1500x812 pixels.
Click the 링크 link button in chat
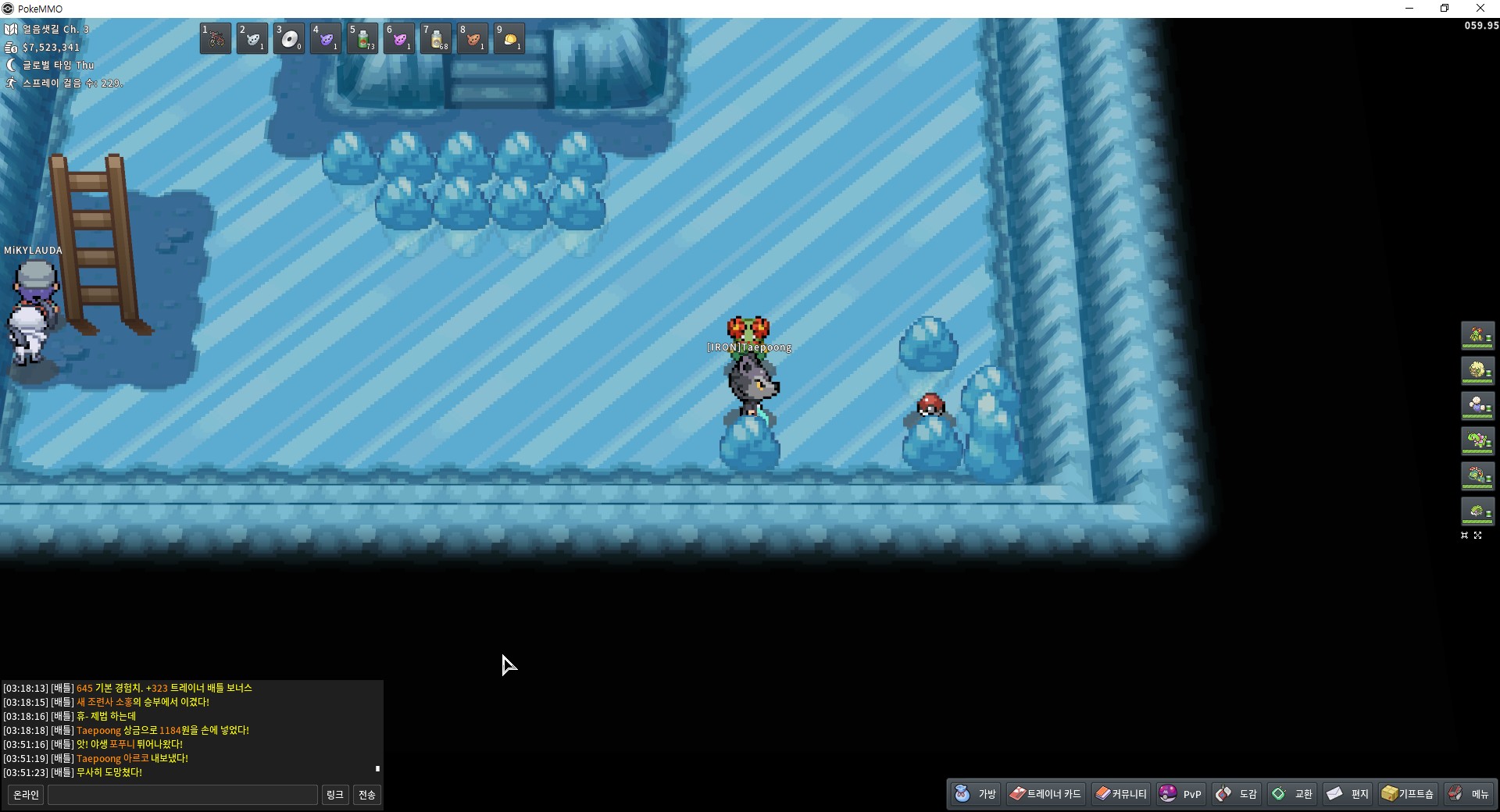tap(334, 795)
